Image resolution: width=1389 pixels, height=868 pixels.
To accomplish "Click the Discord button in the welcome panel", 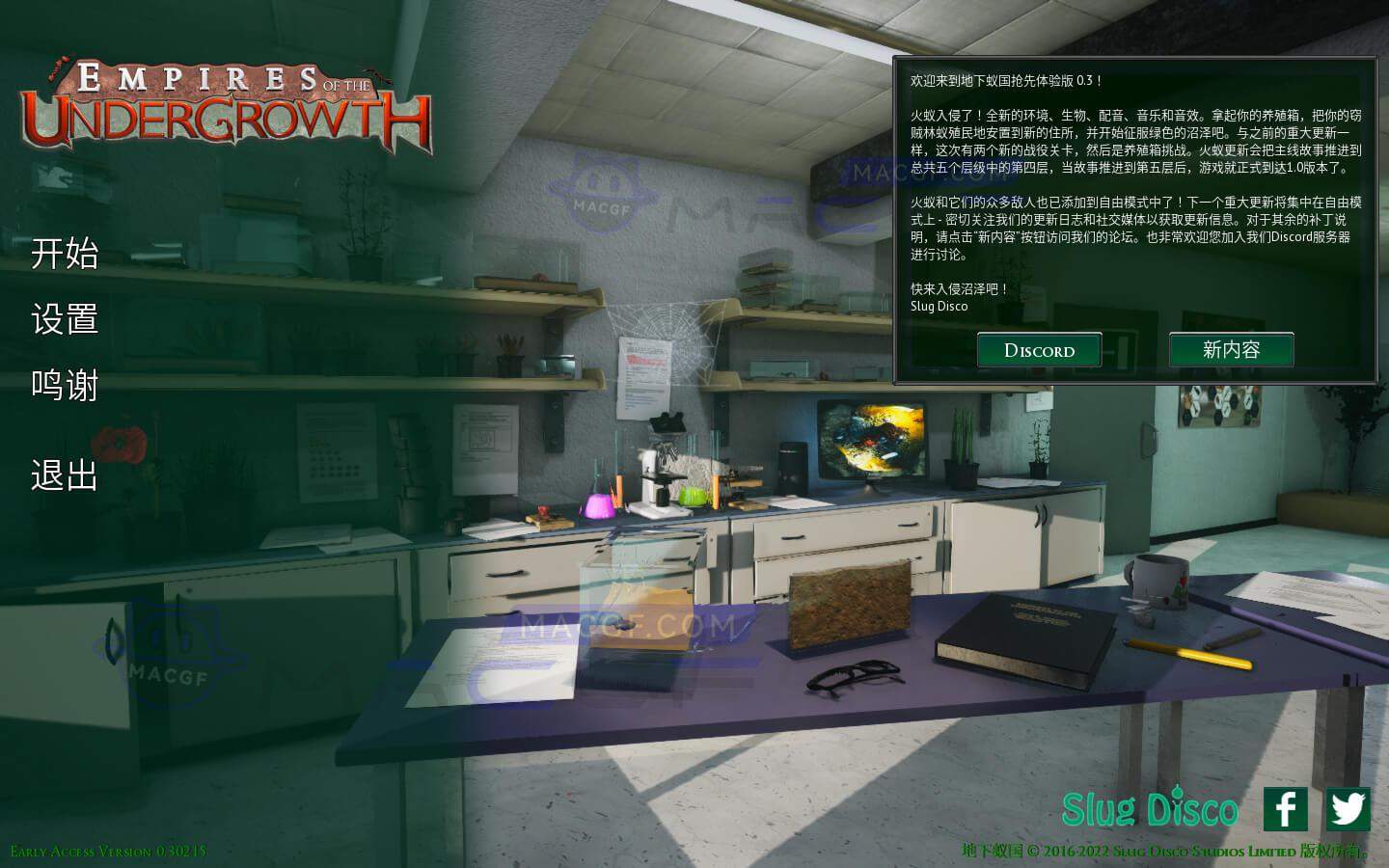I will coord(1039,350).
